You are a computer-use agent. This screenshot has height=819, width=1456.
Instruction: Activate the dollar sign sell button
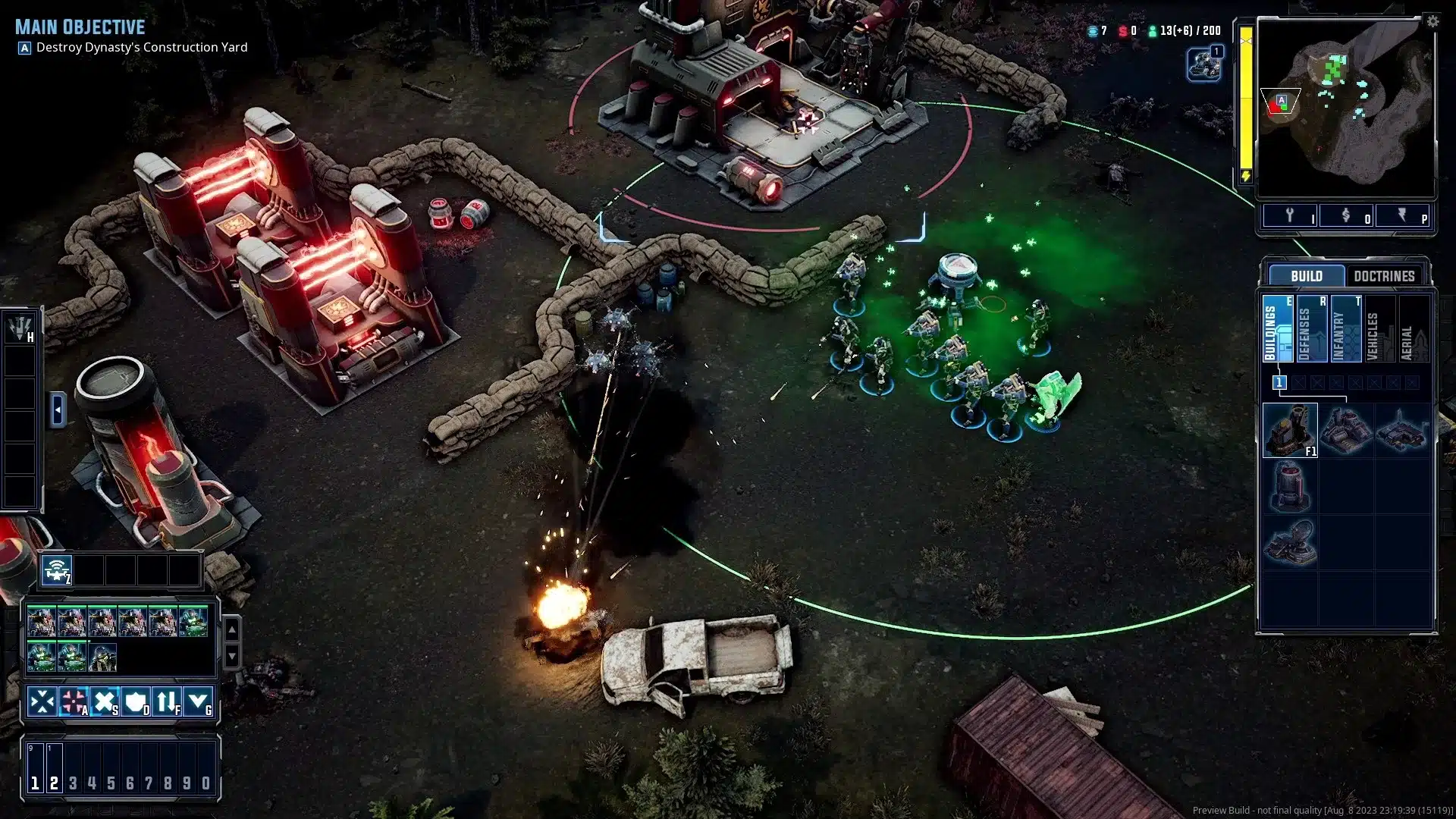click(x=1346, y=216)
